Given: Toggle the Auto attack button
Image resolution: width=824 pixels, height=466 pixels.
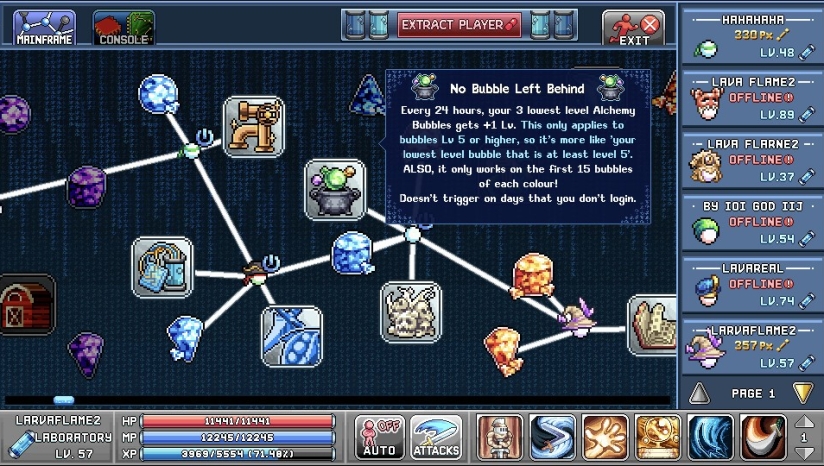Looking at the screenshot, I should click(x=379, y=437).
